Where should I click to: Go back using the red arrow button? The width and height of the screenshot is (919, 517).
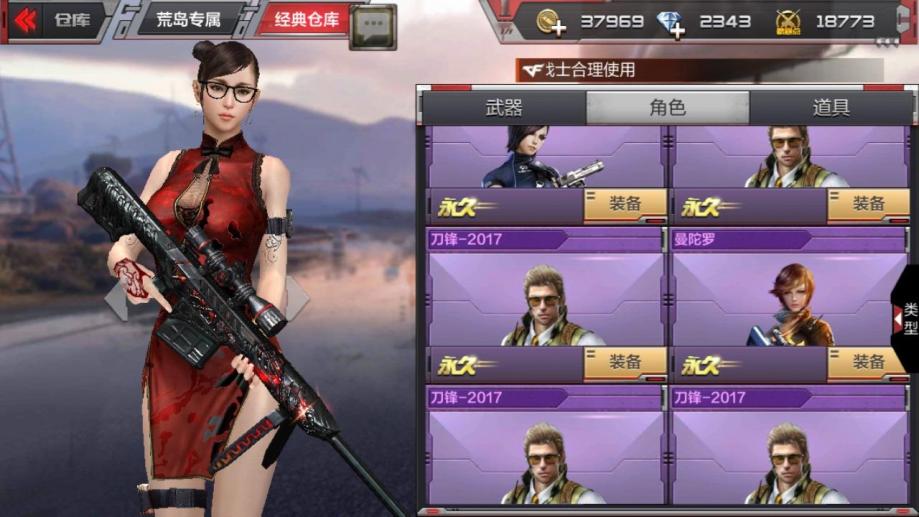[26, 20]
